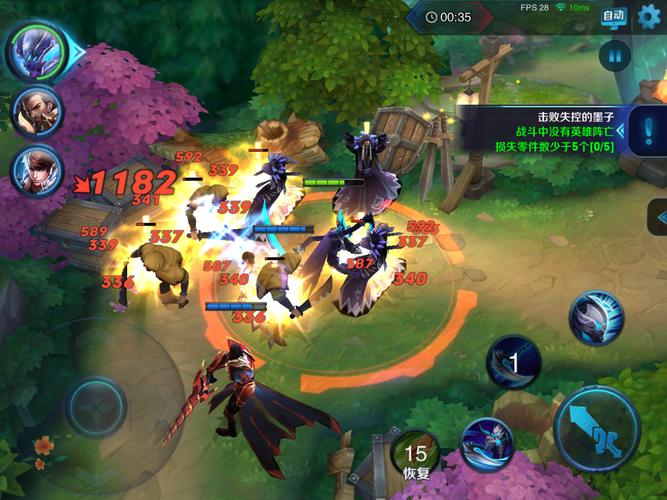Open the gear settings menu
Viewport: 667px width, 500px height.
coord(650,16)
